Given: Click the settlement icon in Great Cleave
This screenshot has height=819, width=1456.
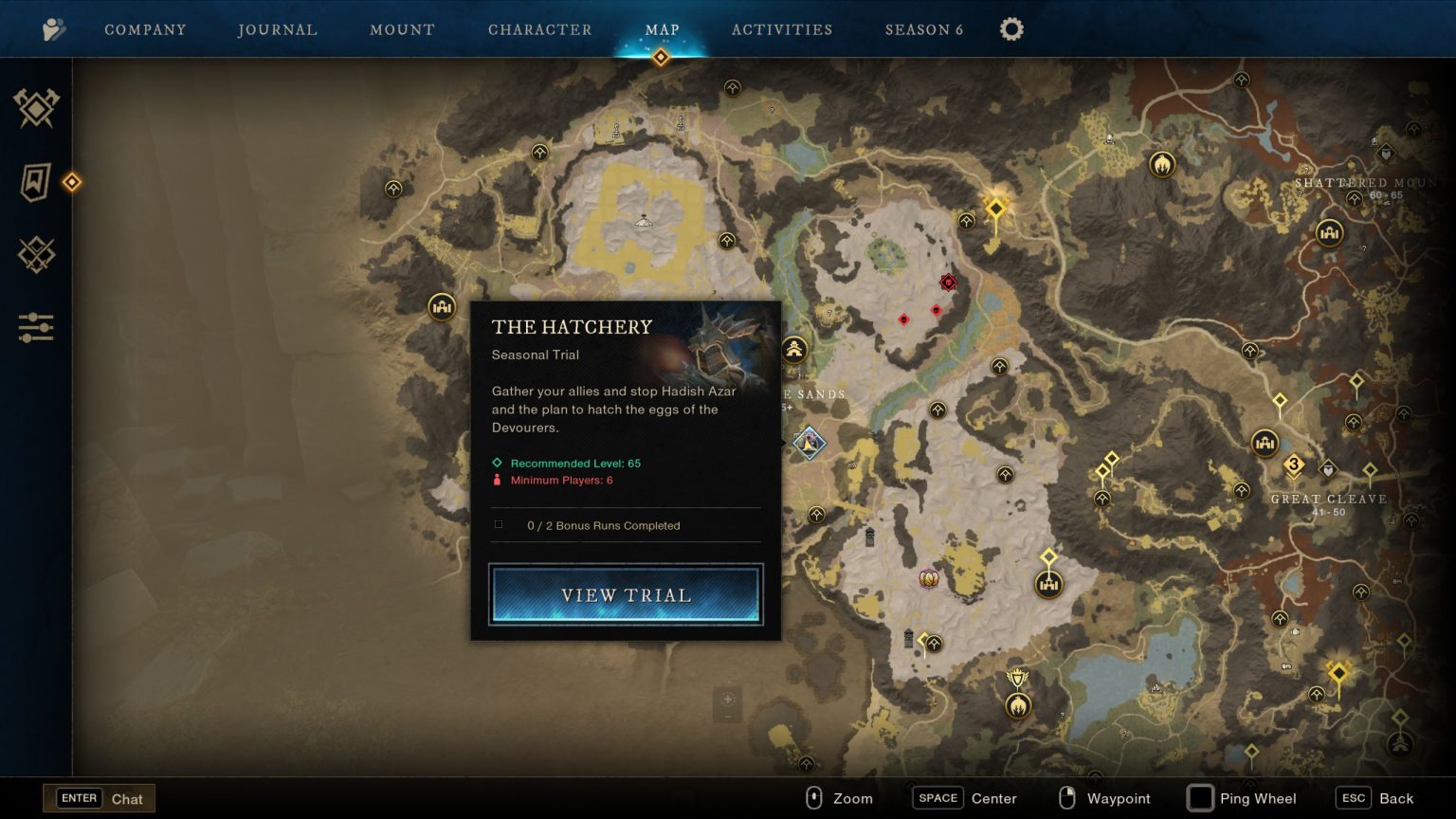Looking at the screenshot, I should pos(1265,443).
